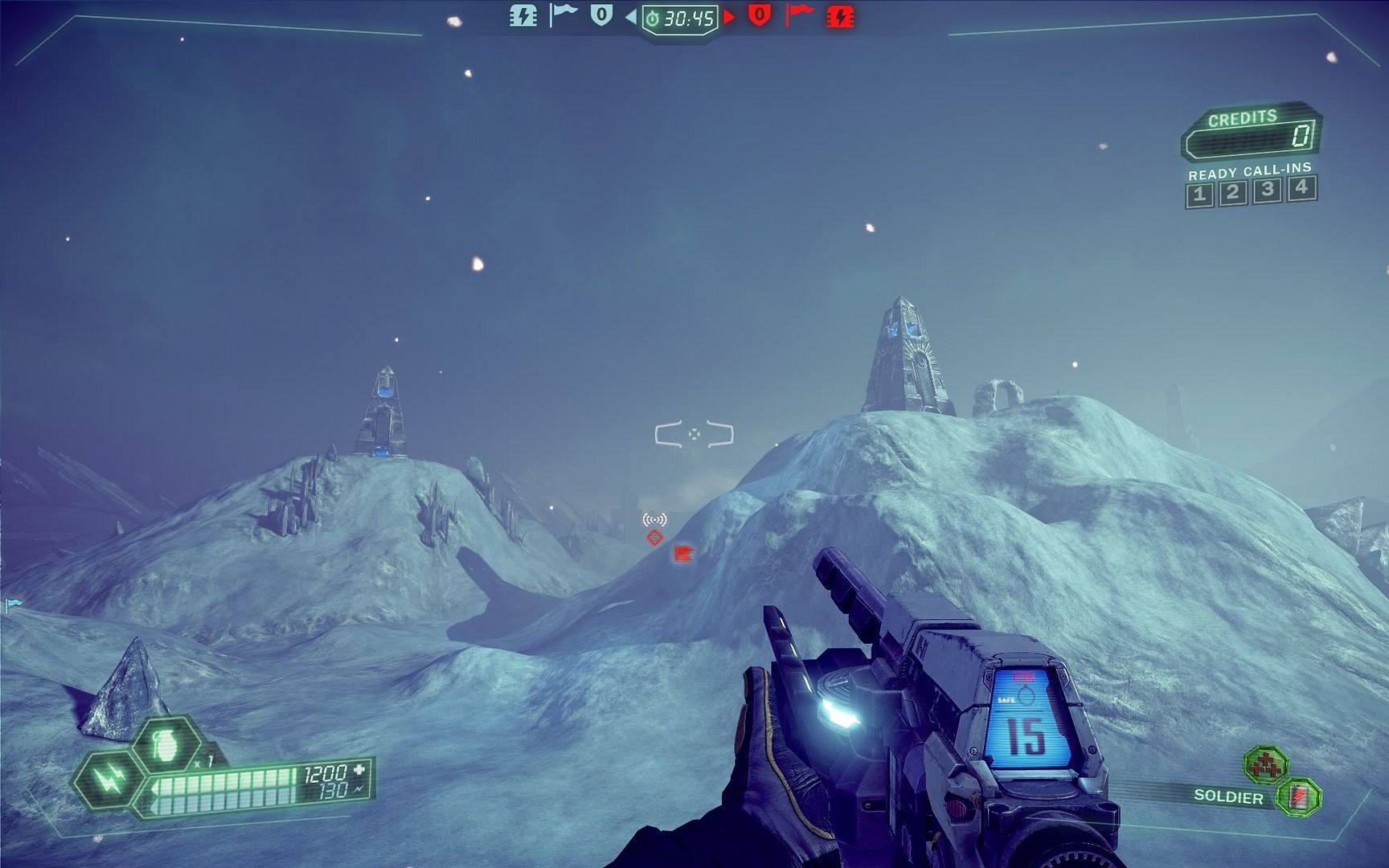Choose call-in slot 2

[x=1233, y=193]
